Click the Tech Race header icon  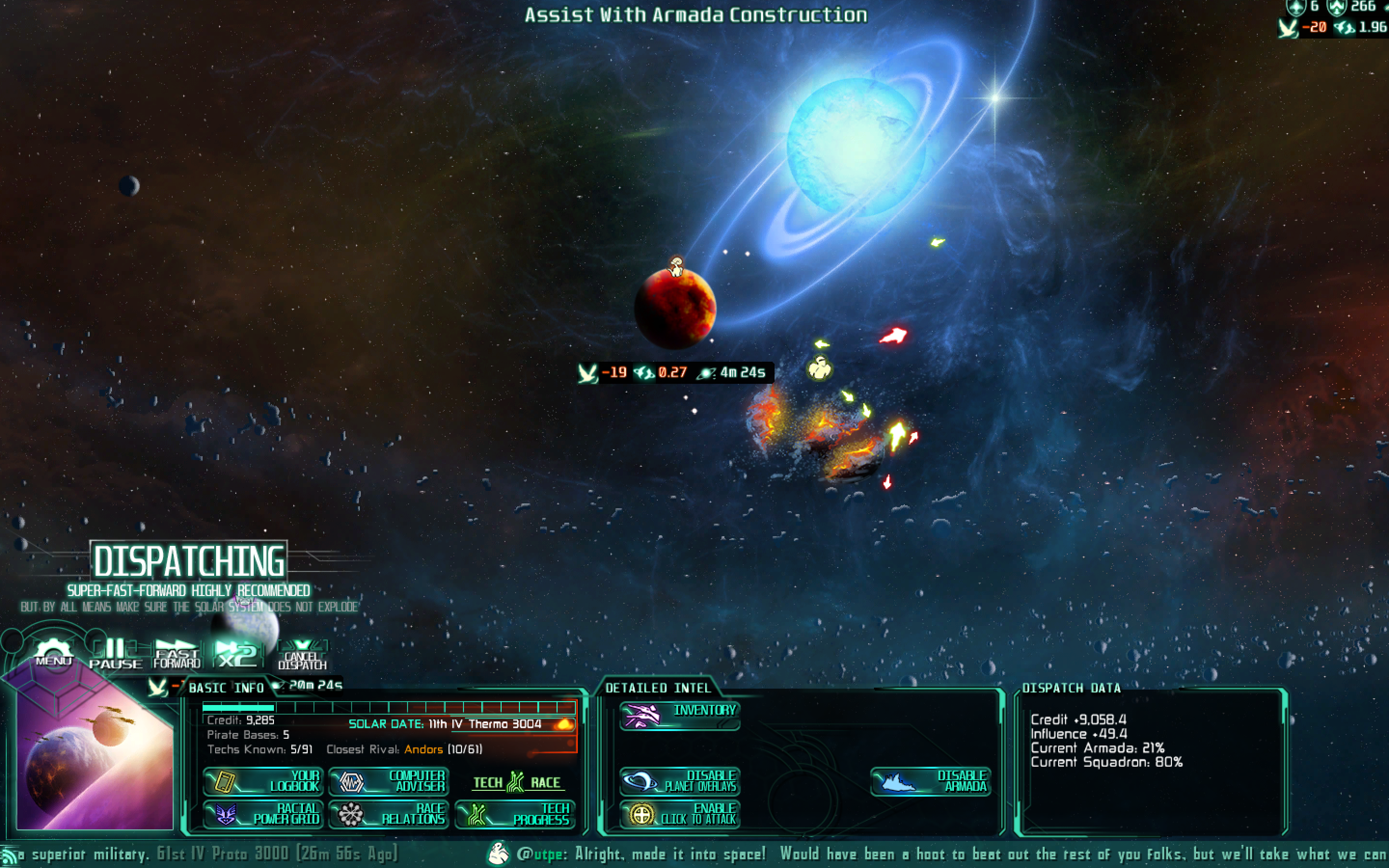(516, 782)
